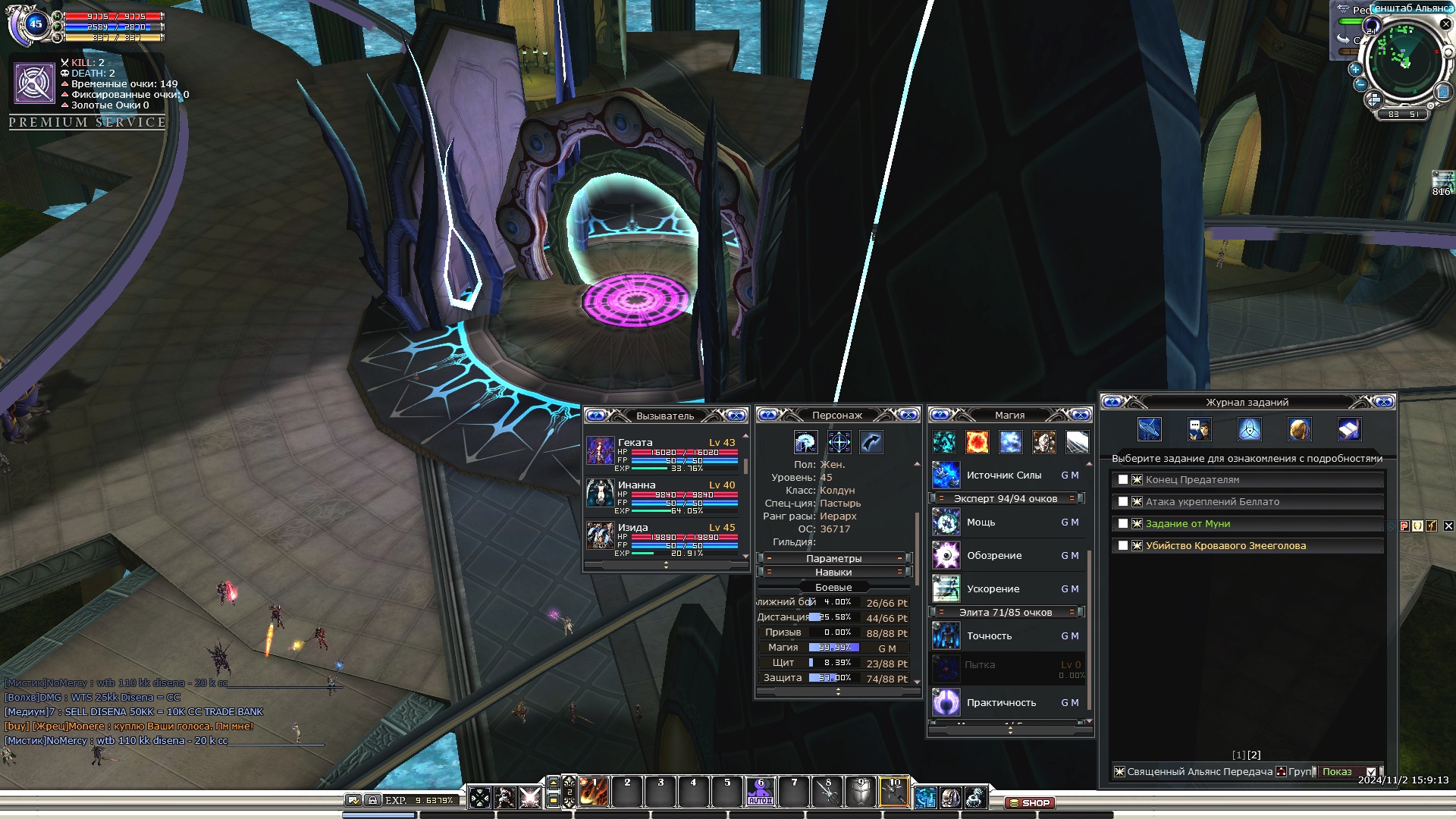This screenshot has height=819, width=1456.
Task: Open quest Убийство Кровавого Змееголова details
Action: pyautogui.click(x=1225, y=546)
